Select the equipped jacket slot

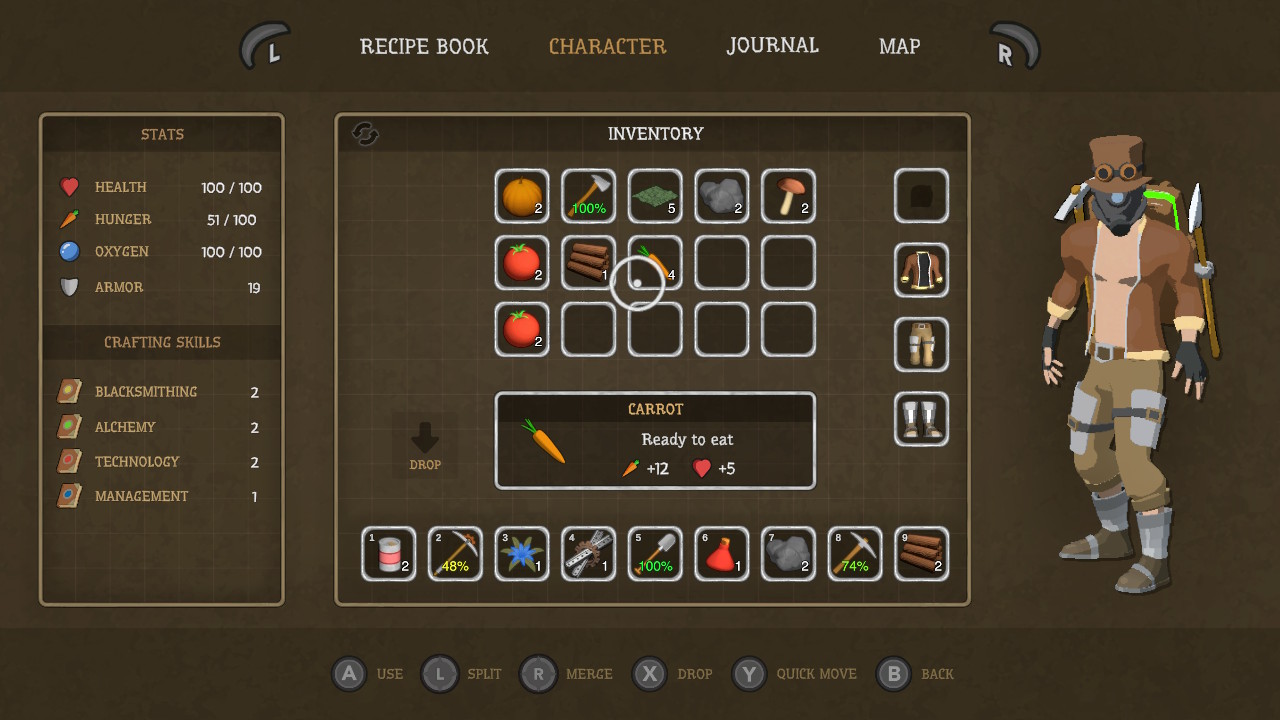pos(921,270)
